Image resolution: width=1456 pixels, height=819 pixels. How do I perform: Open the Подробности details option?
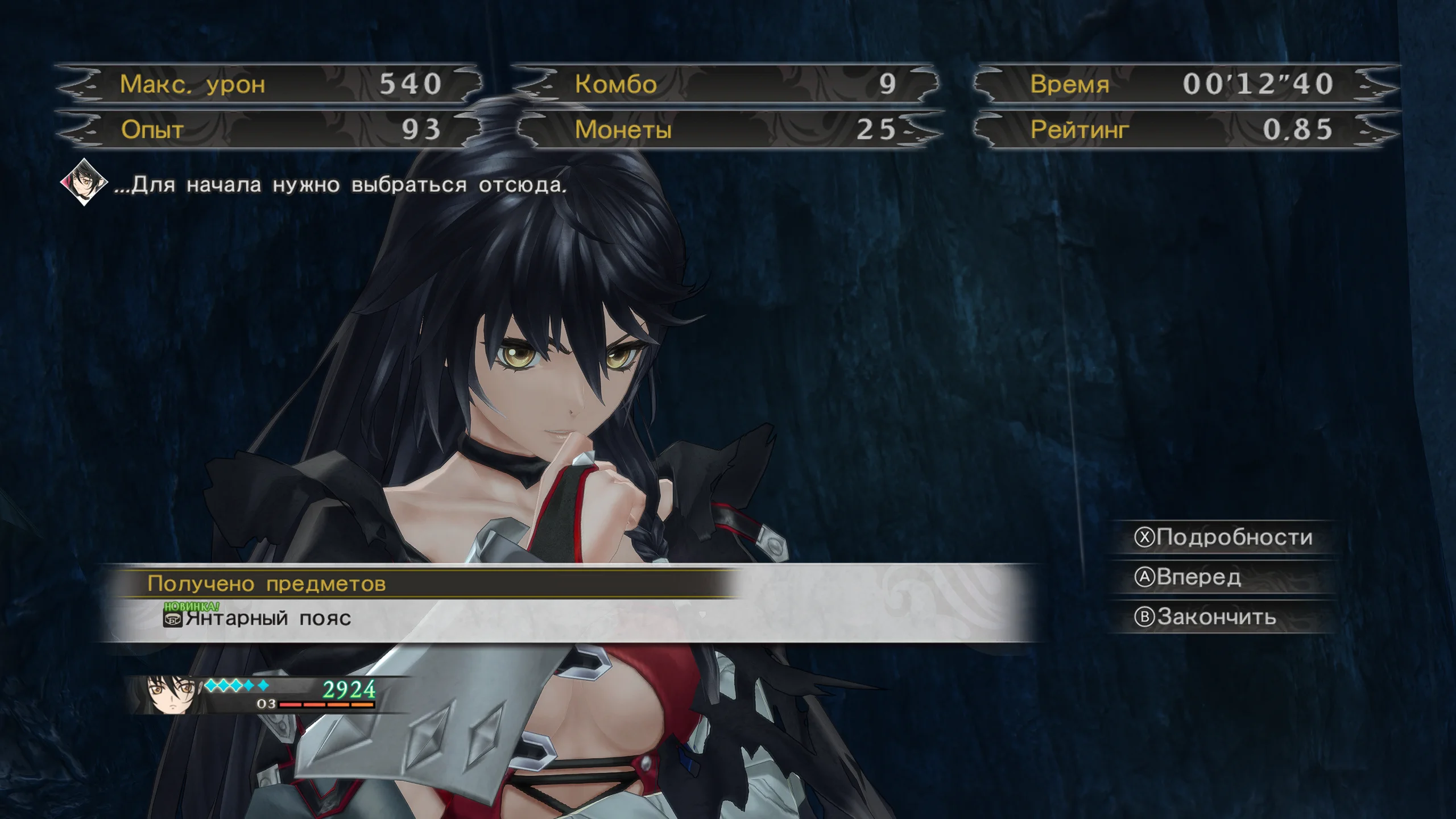click(x=1223, y=537)
